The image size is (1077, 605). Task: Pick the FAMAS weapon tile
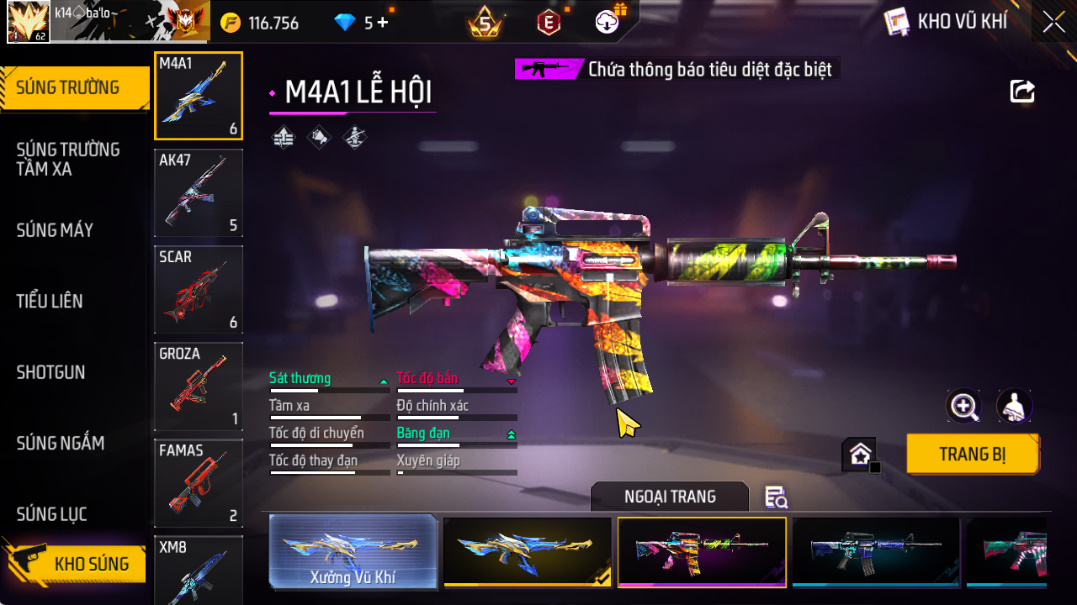pyautogui.click(x=198, y=483)
